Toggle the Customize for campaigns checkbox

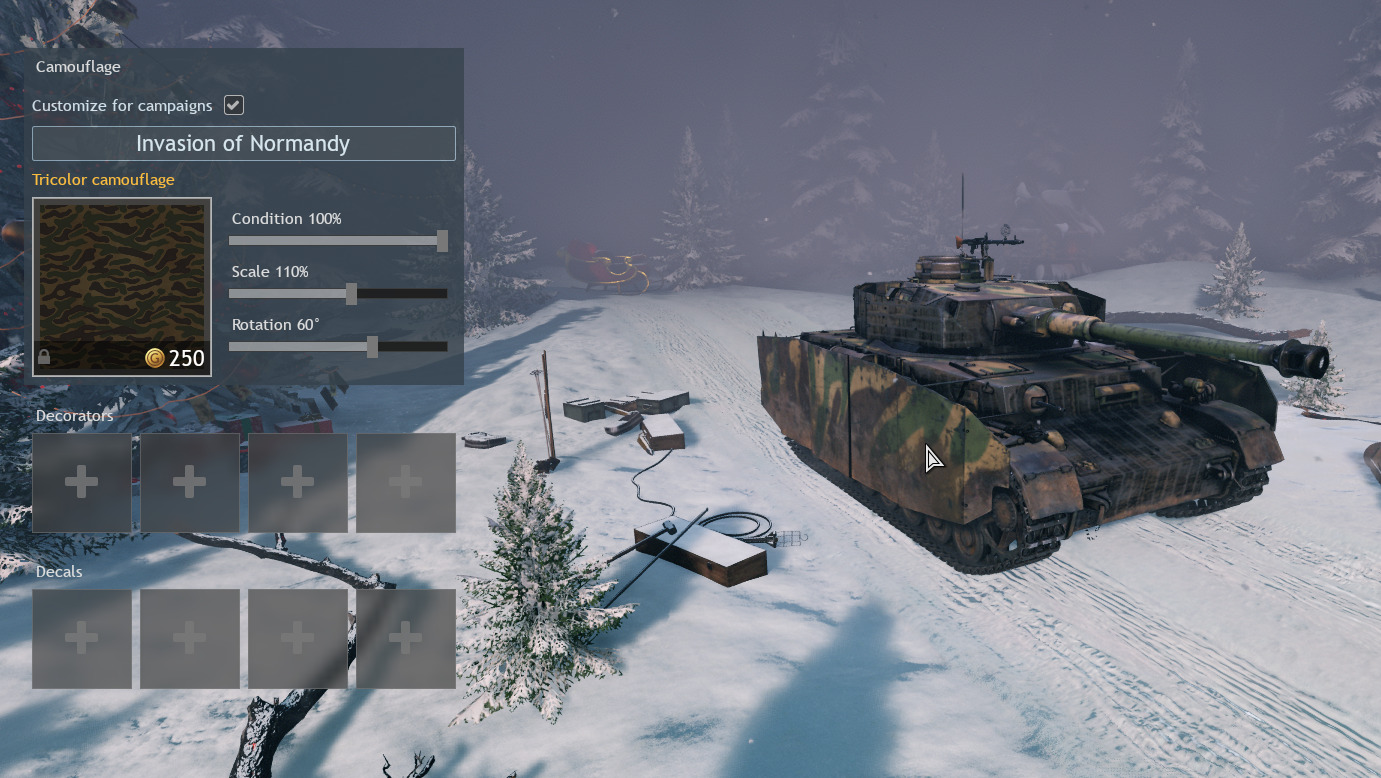234,105
